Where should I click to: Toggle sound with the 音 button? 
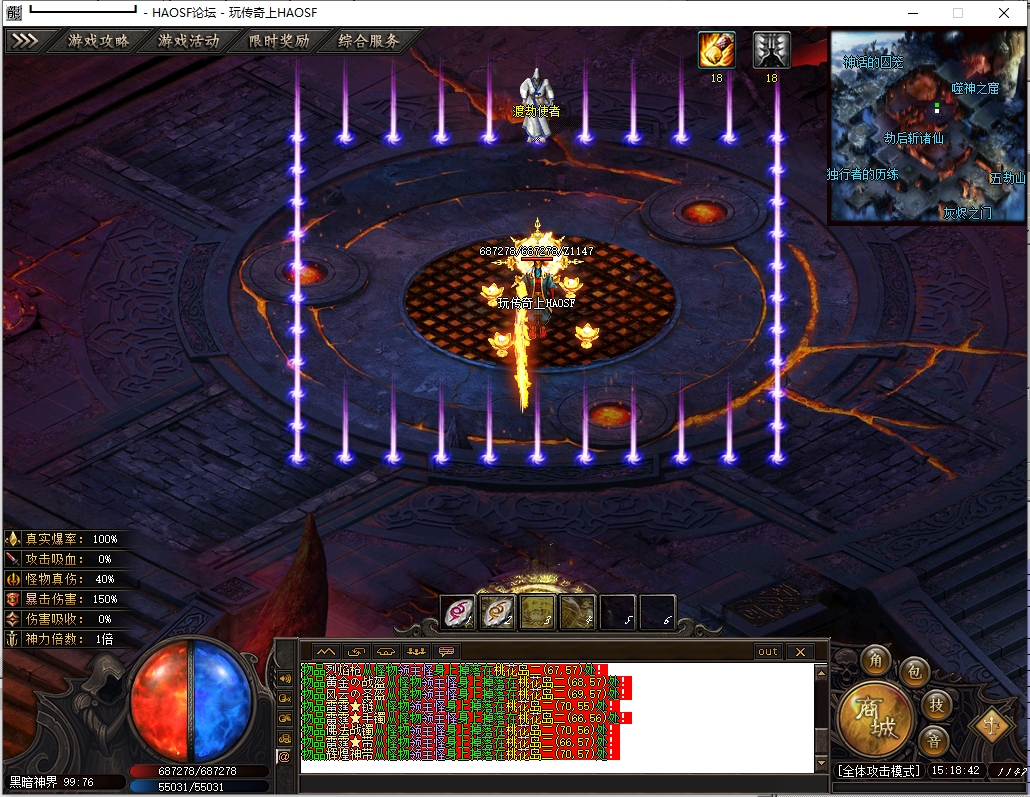pos(934,741)
